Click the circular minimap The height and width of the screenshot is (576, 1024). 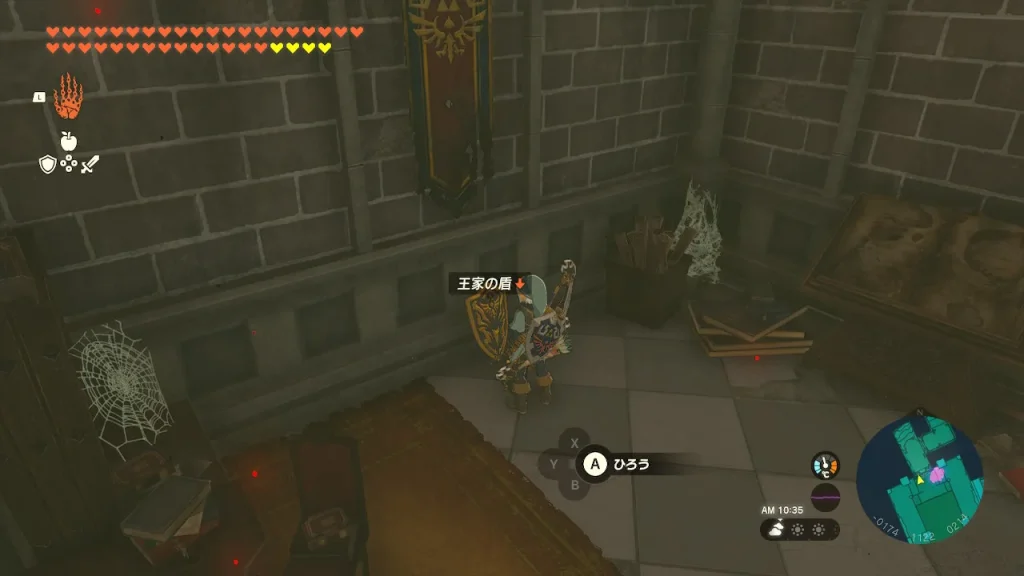(919, 480)
